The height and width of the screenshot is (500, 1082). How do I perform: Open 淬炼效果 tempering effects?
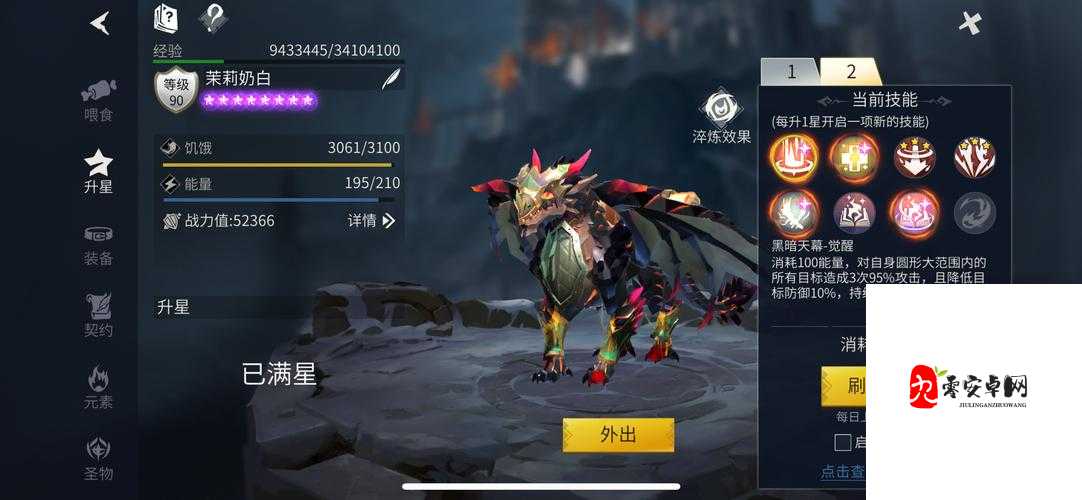[721, 117]
